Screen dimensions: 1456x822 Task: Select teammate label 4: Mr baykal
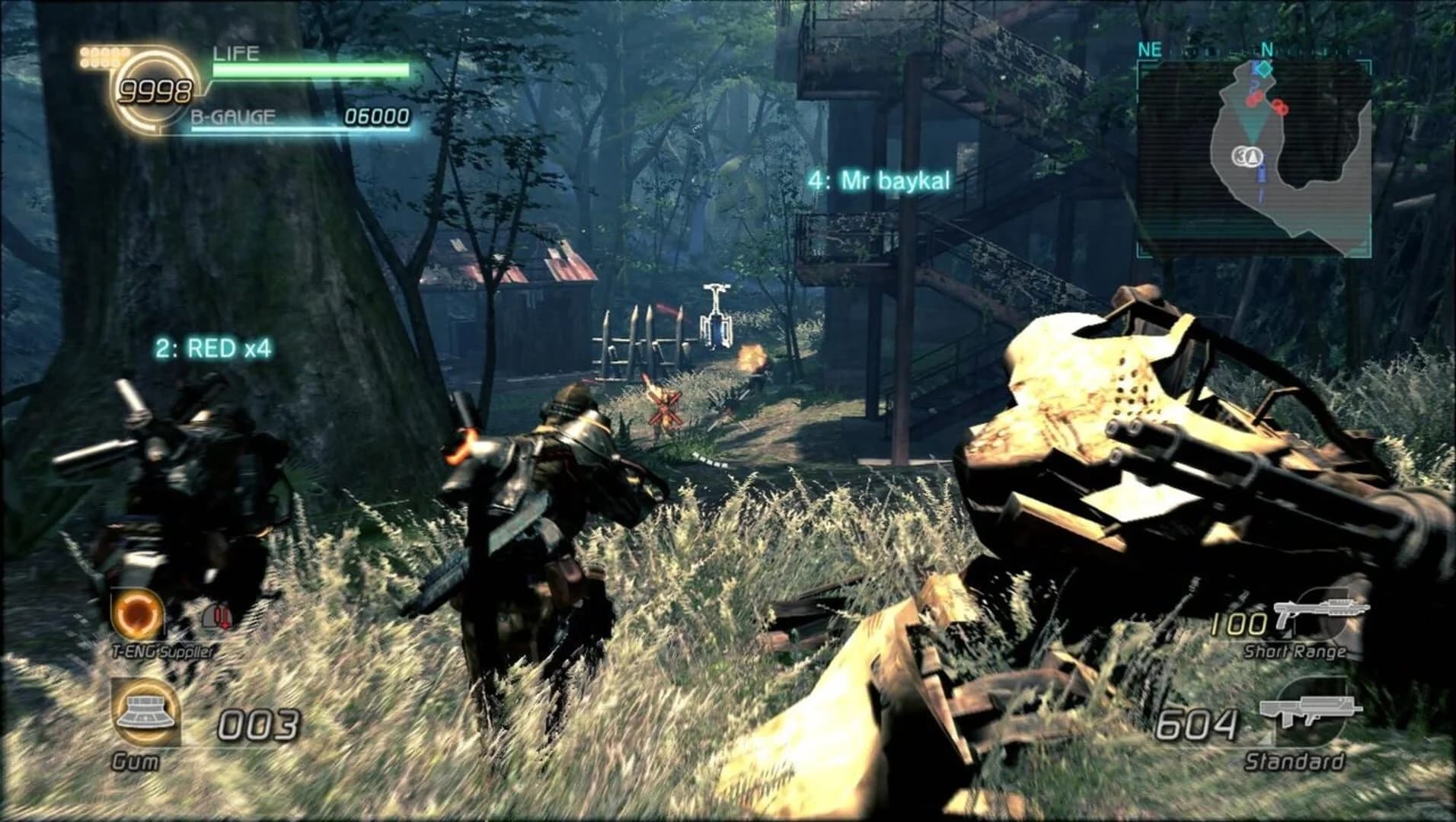(x=880, y=181)
